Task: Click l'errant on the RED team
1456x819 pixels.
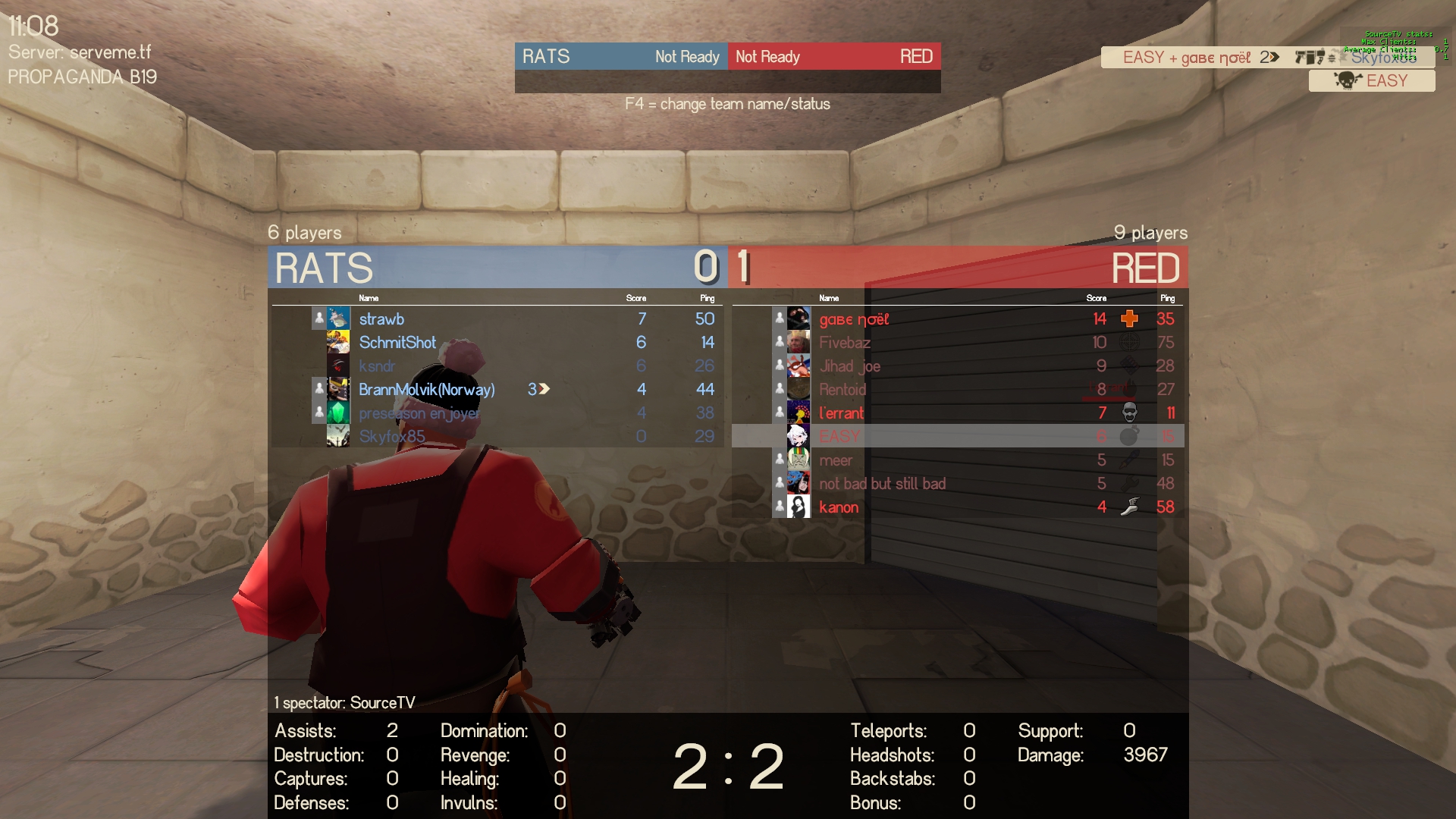Action: pos(841,413)
